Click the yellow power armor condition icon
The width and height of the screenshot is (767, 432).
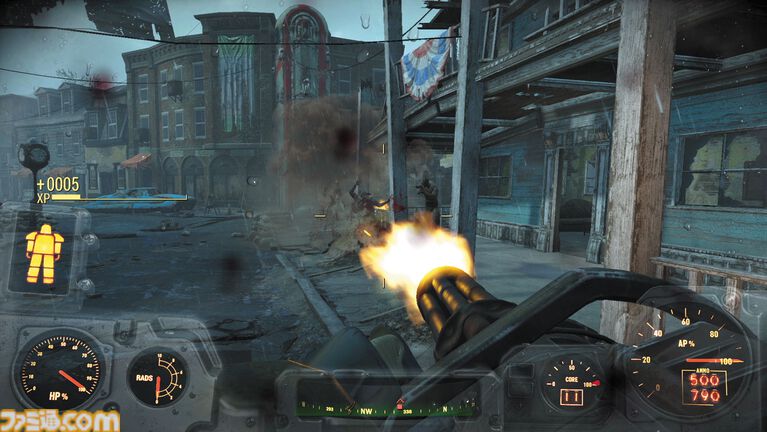[x=44, y=253]
